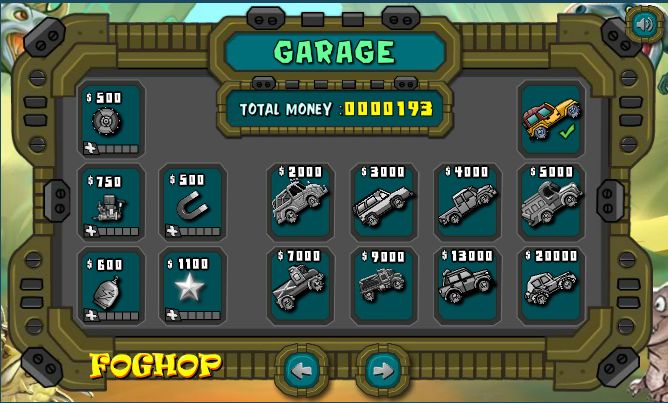
Task: Open the FOGHOP logo link
Action: coord(155,365)
